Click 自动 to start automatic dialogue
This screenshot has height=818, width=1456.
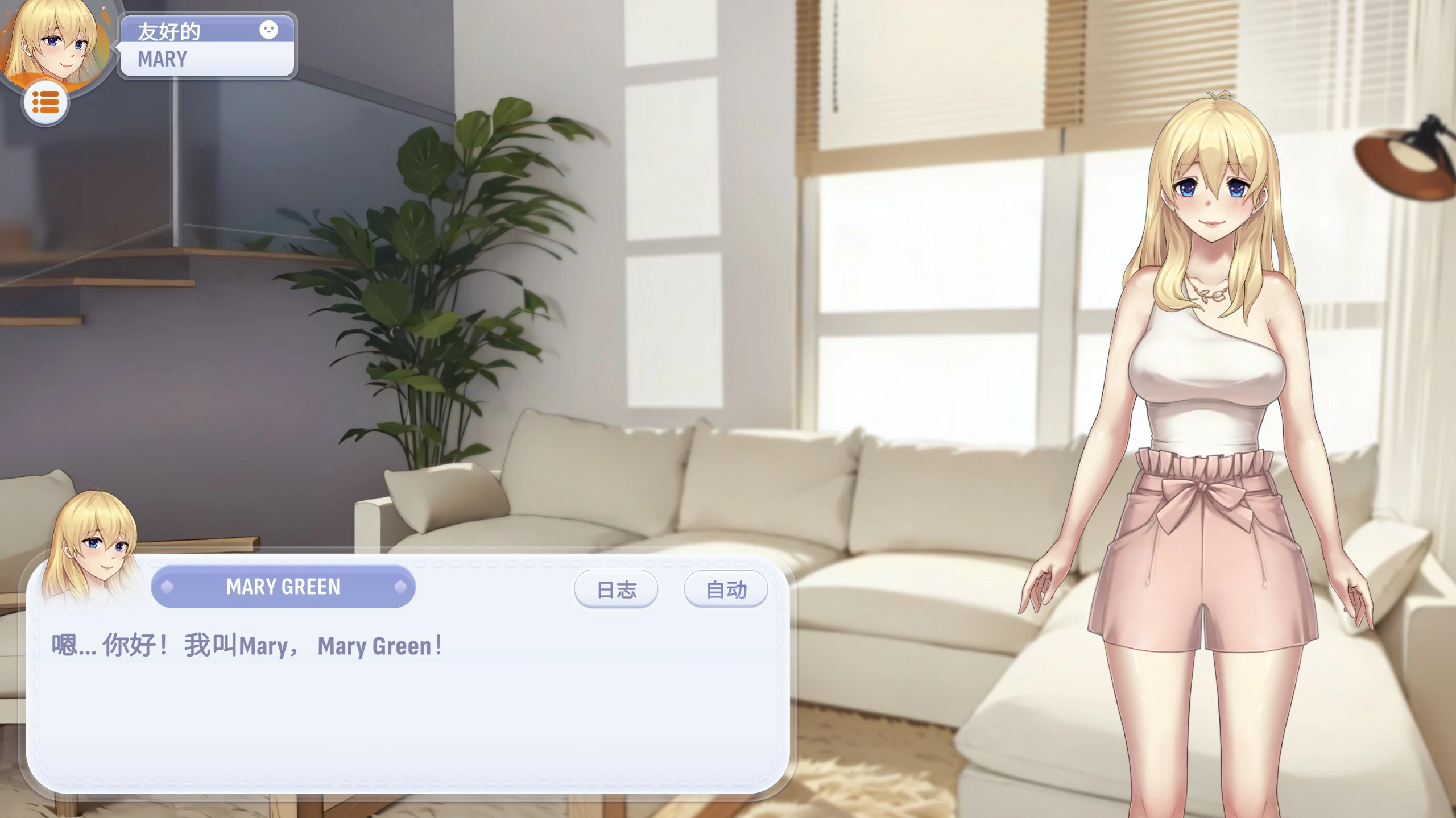coord(726,589)
